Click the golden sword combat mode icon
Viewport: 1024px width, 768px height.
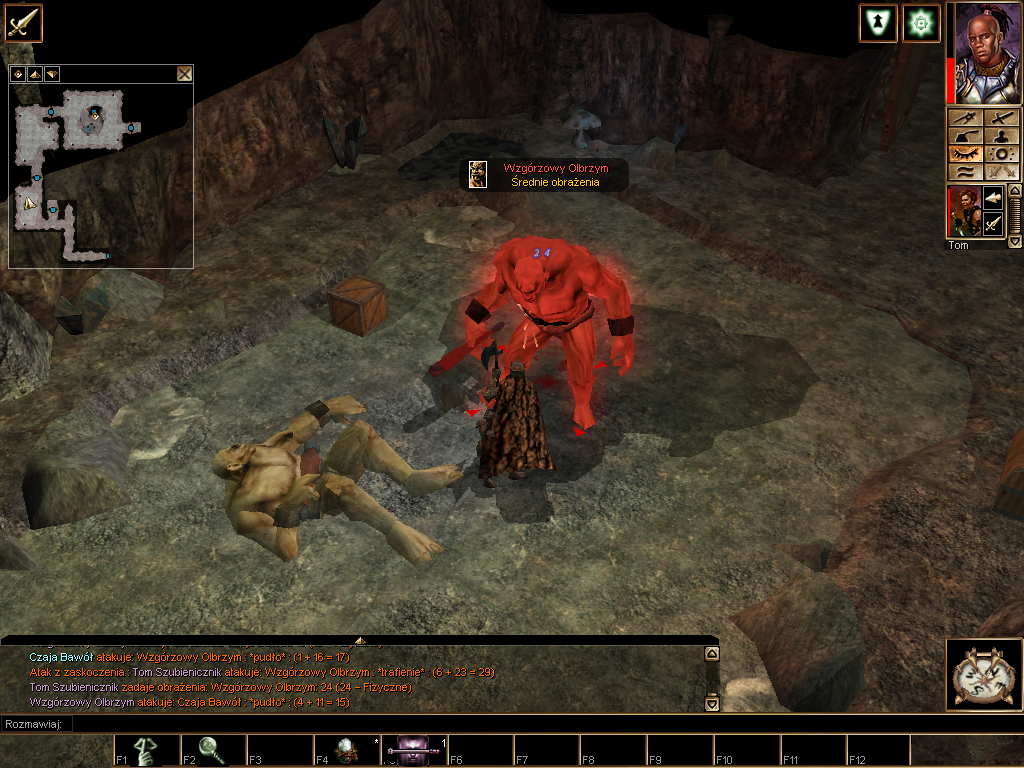[x=22, y=22]
